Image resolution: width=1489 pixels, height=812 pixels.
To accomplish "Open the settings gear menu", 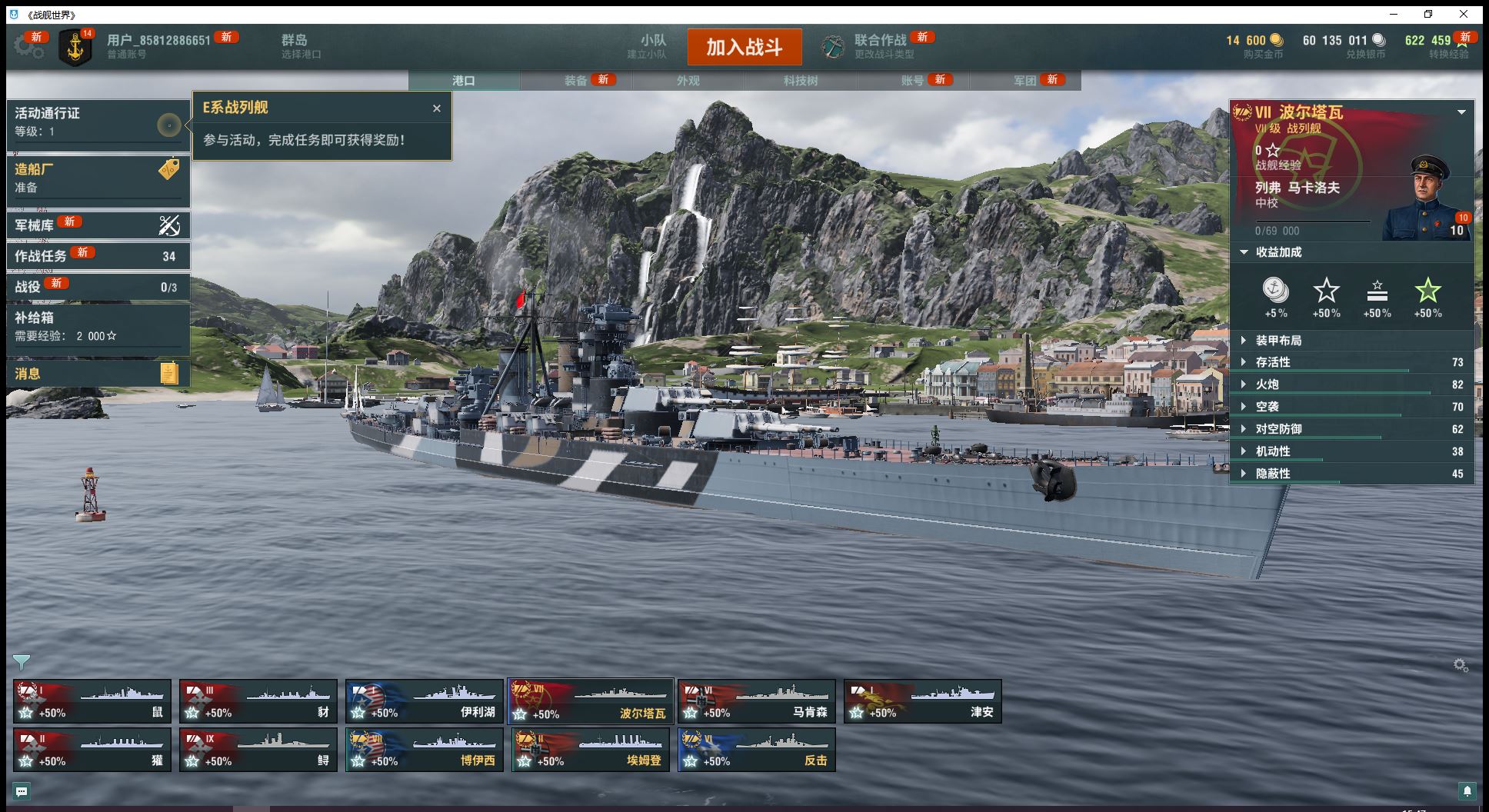I will click(x=29, y=46).
